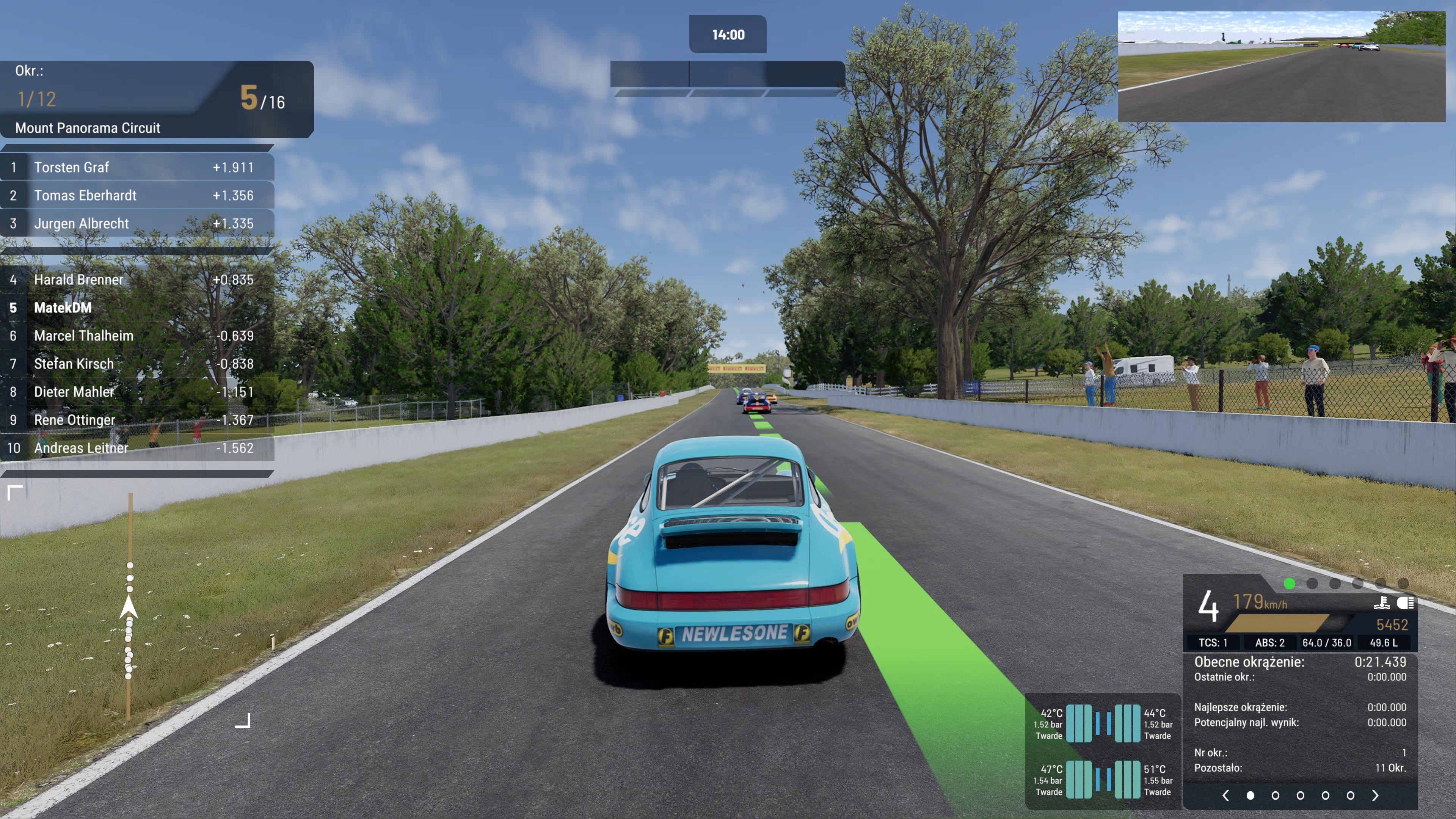This screenshot has height=819, width=1456.
Task: Open the track map with car dots
Action: pyautogui.click(x=129, y=607)
